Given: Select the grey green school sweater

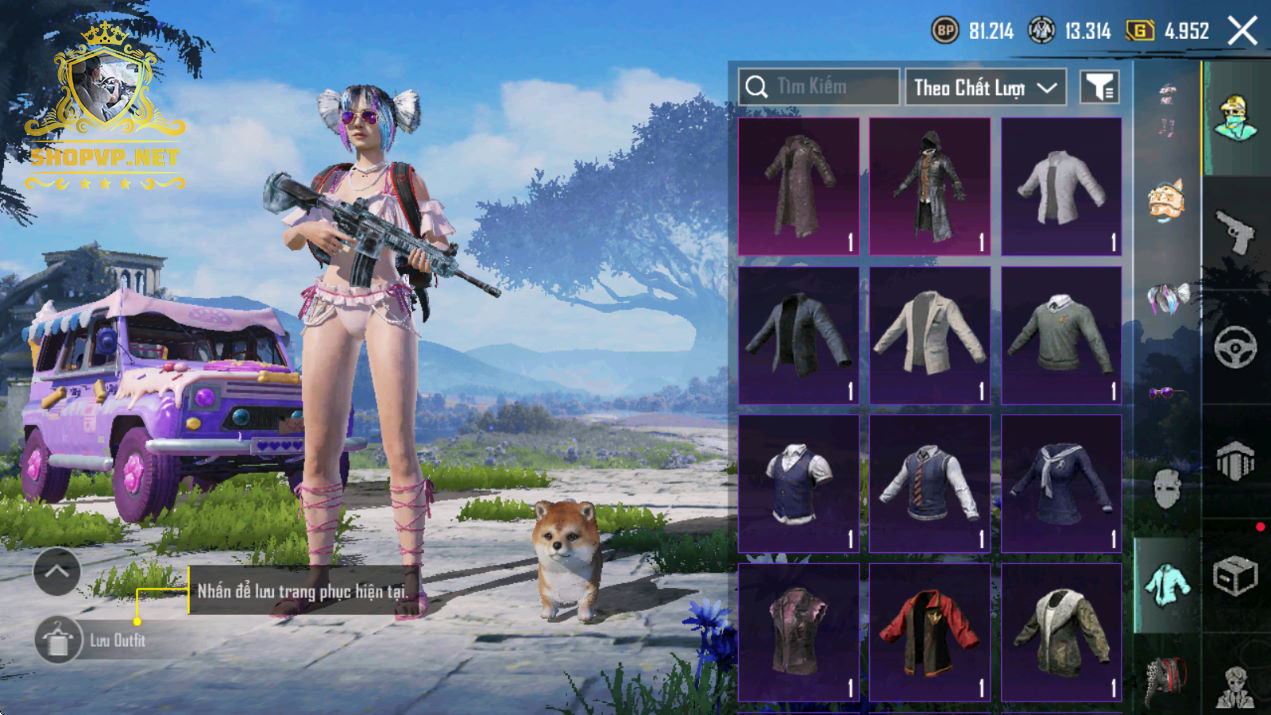Looking at the screenshot, I should [1061, 335].
